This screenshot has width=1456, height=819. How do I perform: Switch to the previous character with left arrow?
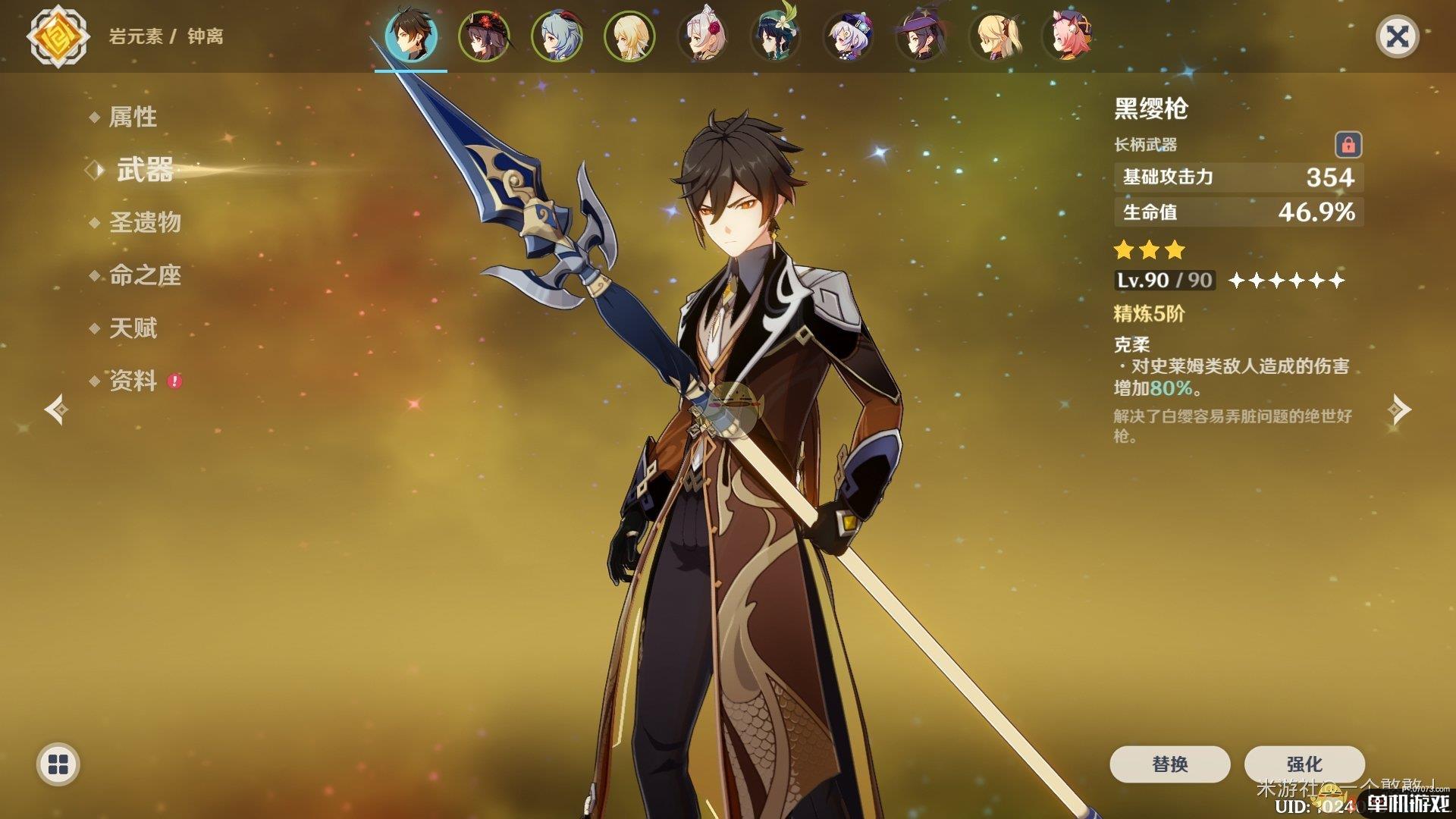click(x=56, y=409)
